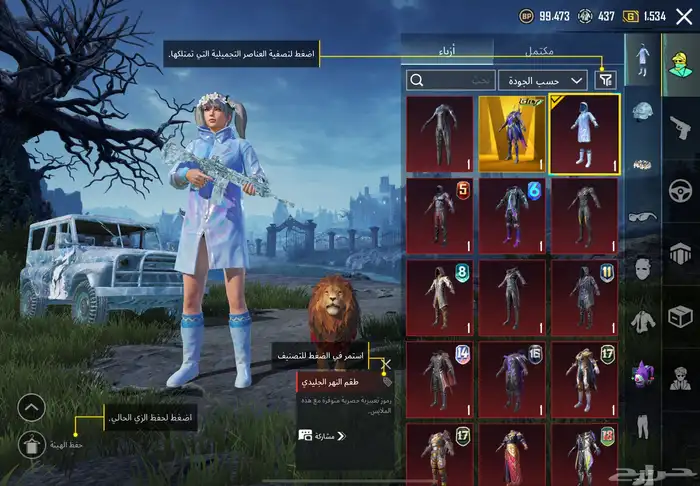Pick the hooded outfit with the 8 badge

[440, 296]
